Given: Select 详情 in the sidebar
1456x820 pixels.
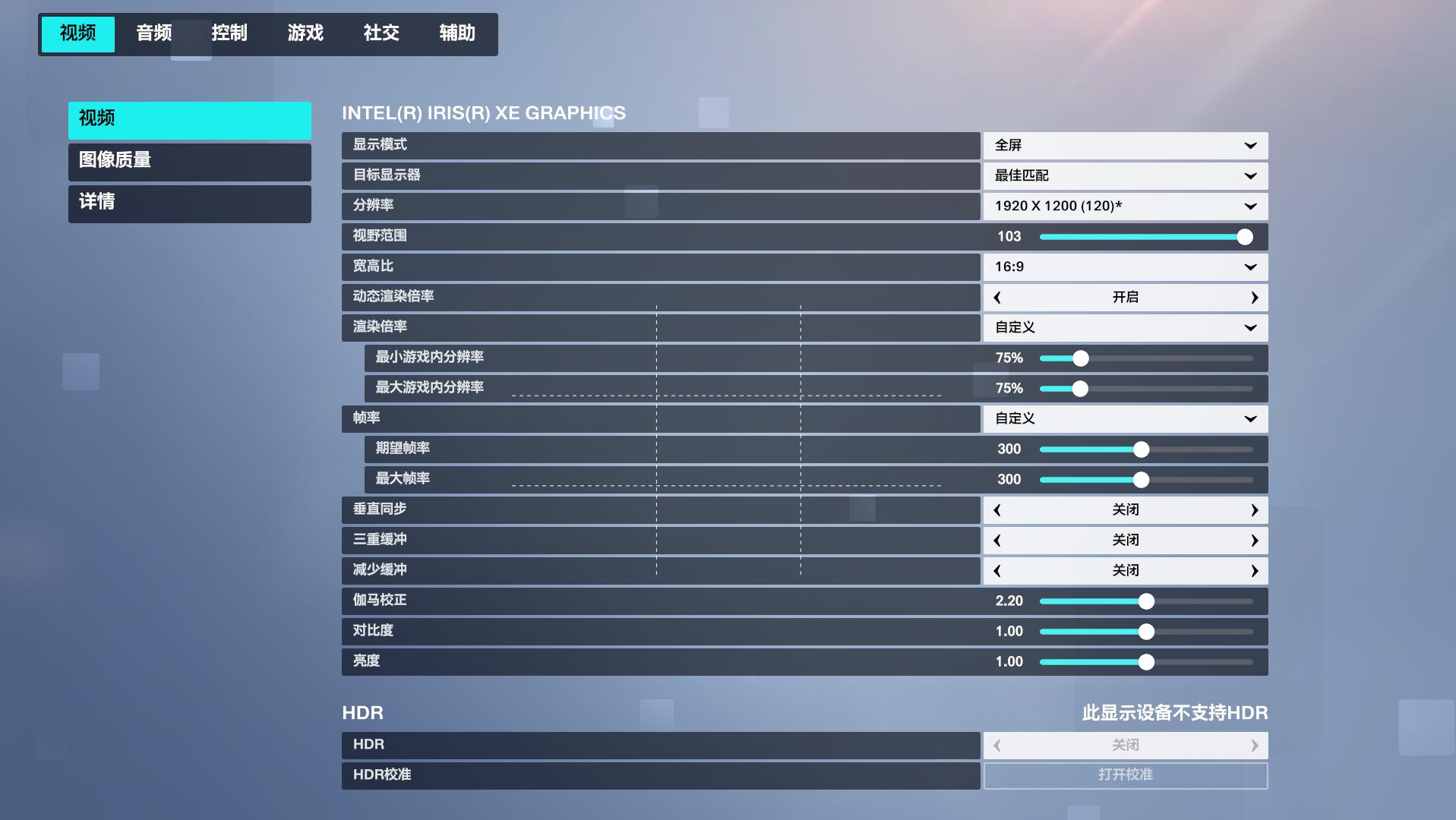Looking at the screenshot, I should tap(189, 203).
